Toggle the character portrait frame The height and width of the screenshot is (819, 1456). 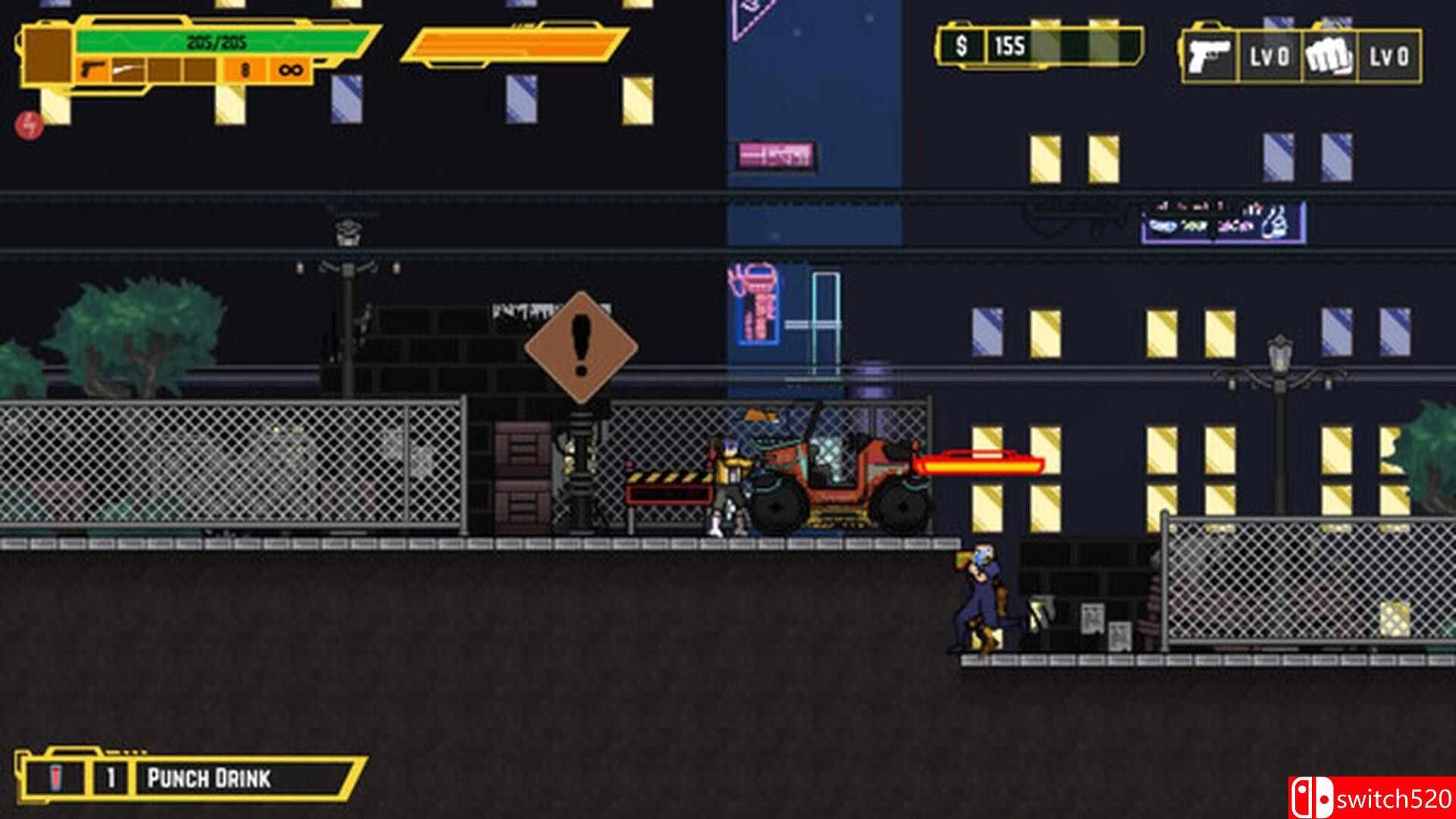(47, 55)
